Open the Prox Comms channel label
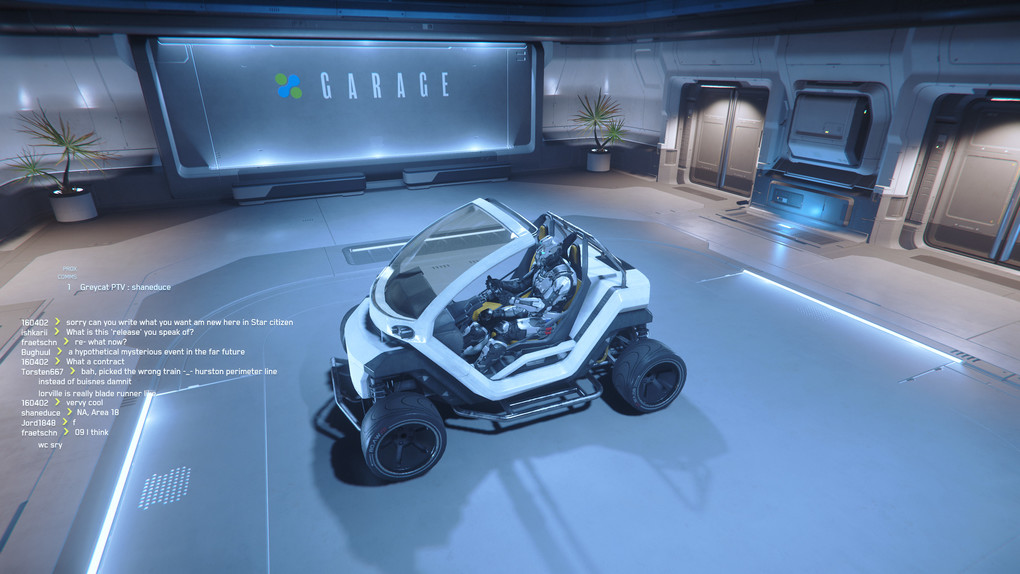This screenshot has width=1020, height=574. click(x=68, y=272)
